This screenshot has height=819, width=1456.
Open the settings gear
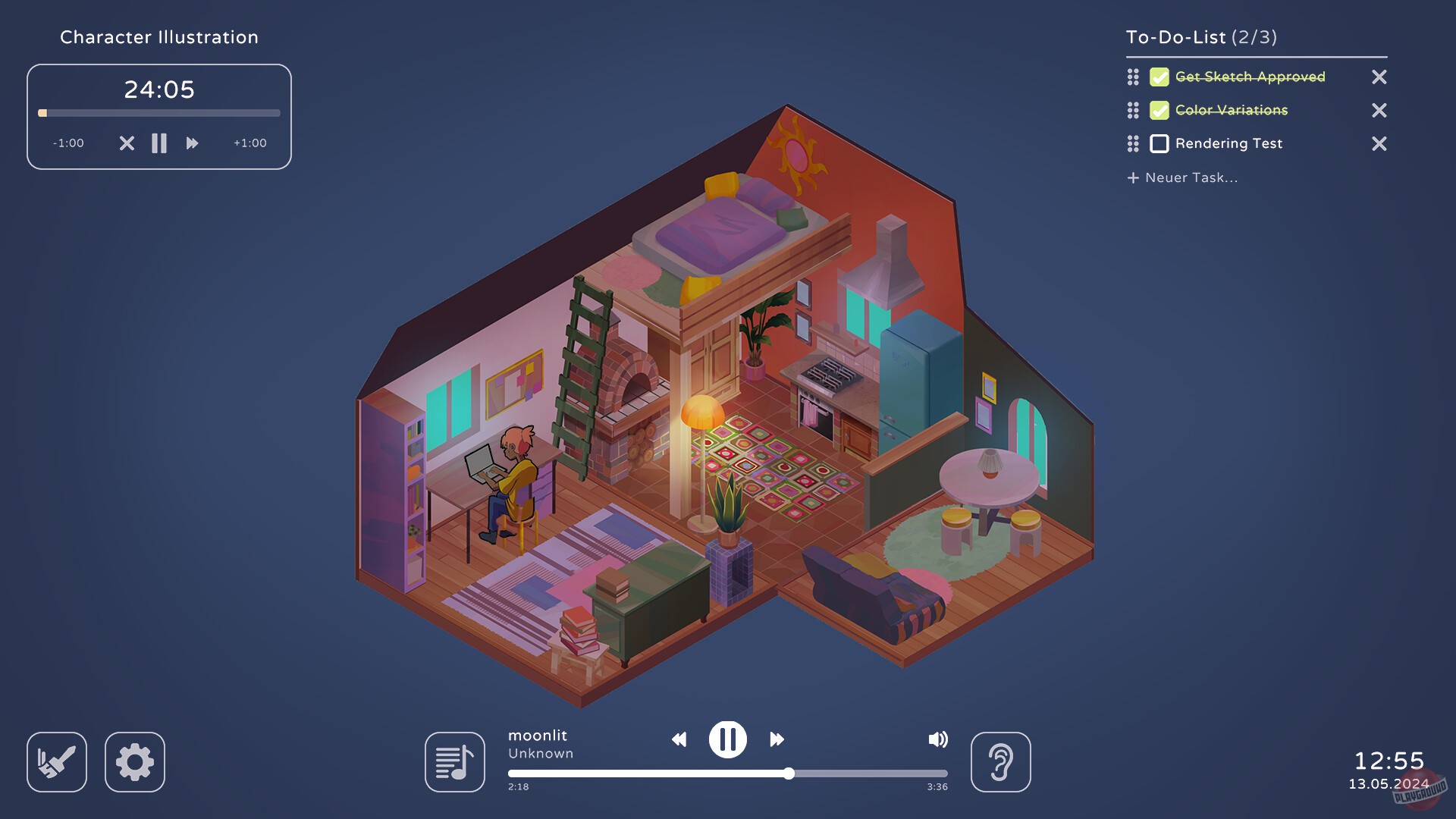135,762
